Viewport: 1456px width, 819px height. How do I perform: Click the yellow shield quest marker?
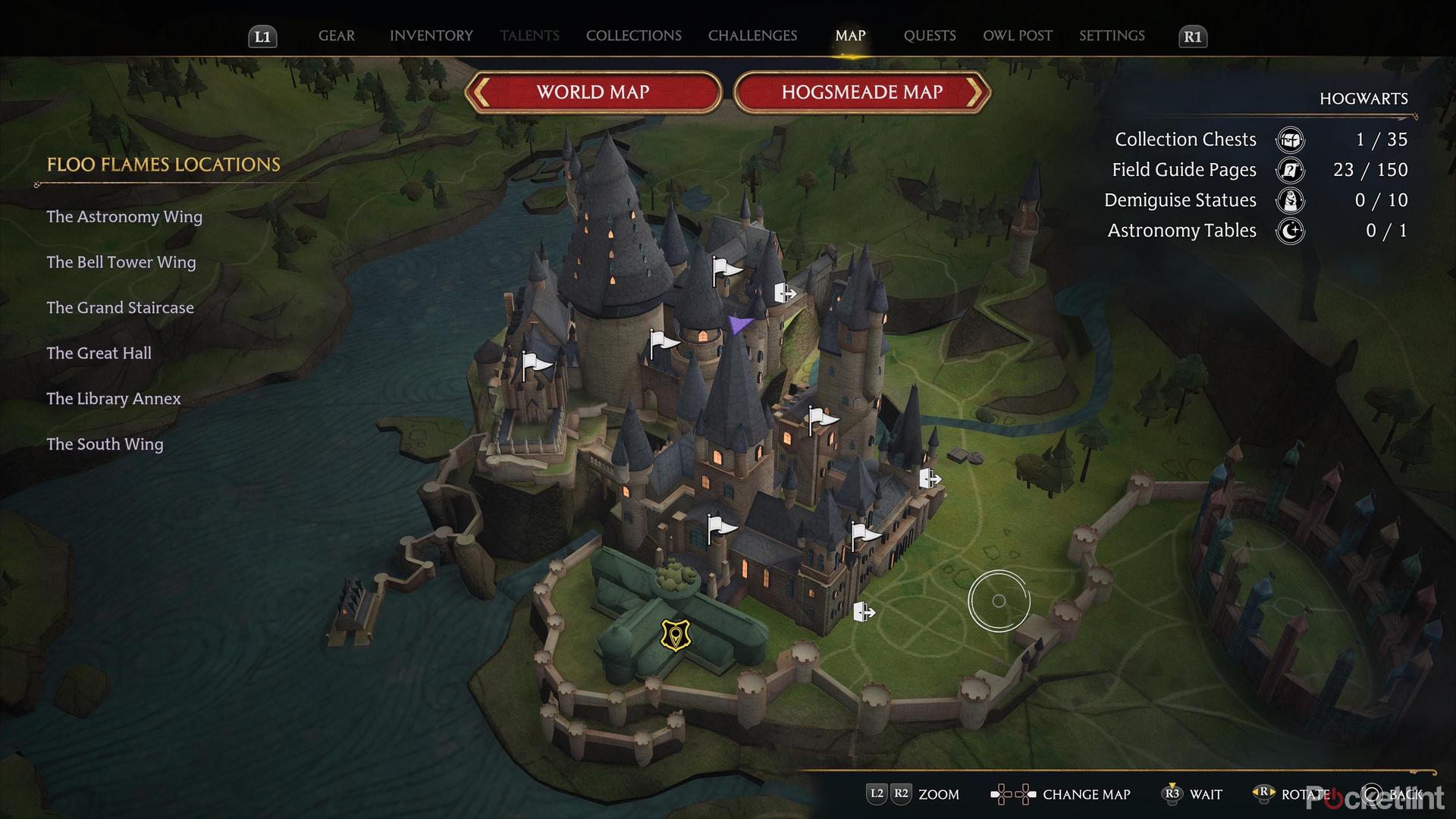pyautogui.click(x=676, y=635)
